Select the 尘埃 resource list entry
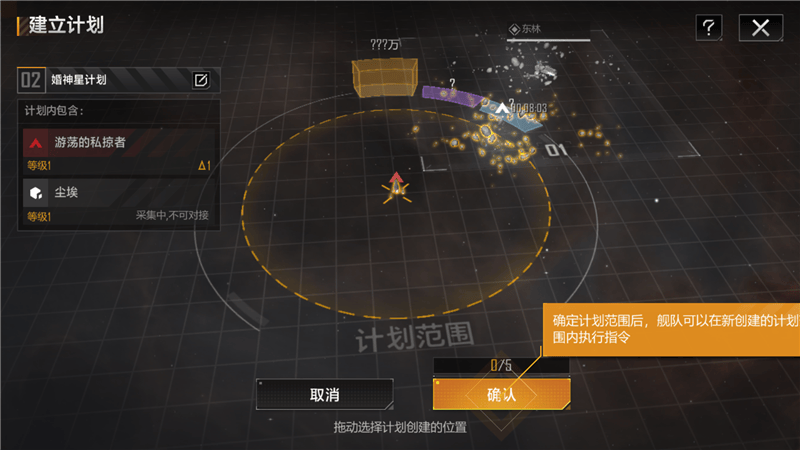 click(118, 201)
